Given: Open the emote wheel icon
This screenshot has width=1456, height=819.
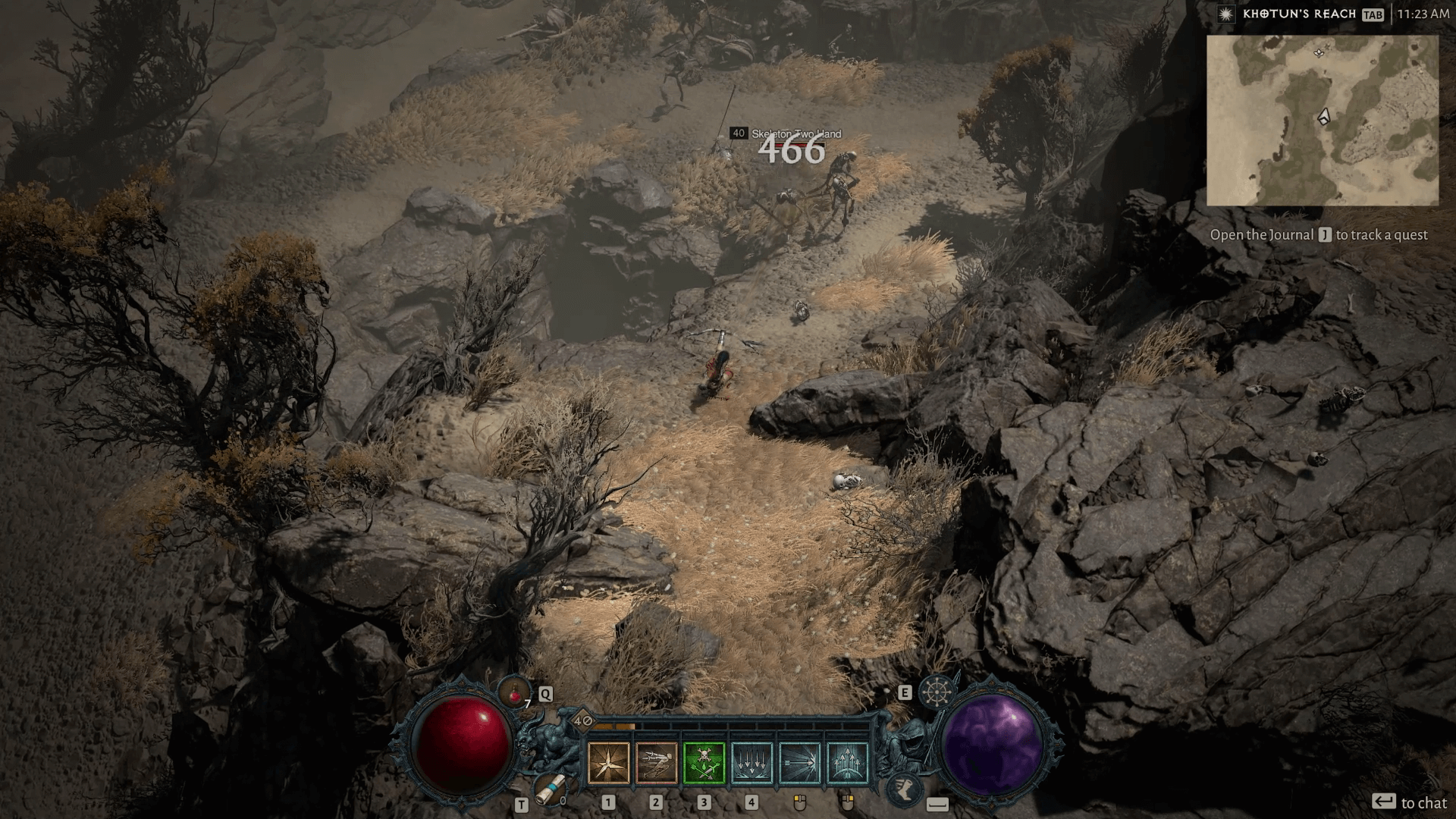Looking at the screenshot, I should click(x=938, y=692).
